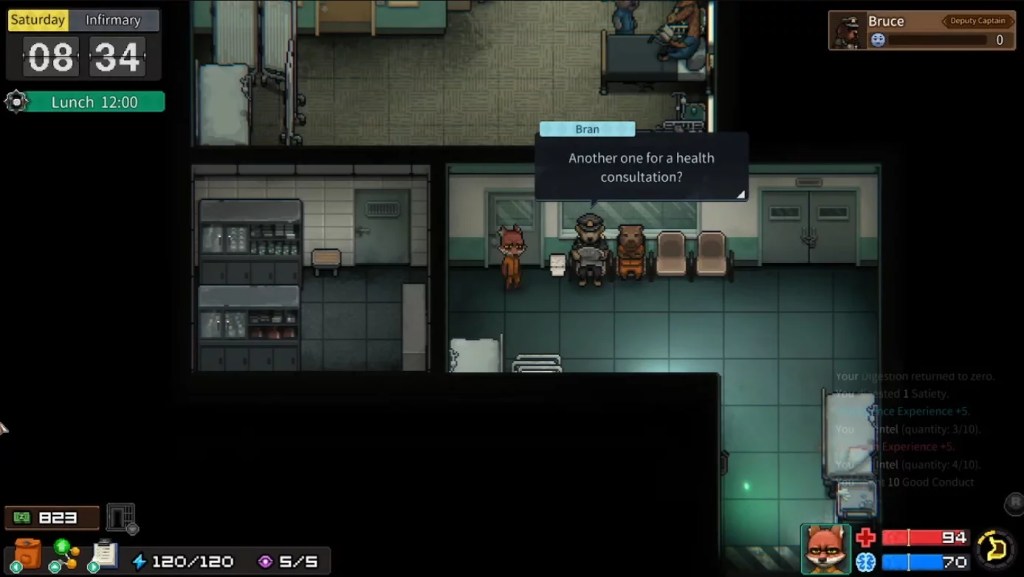Open the clipboard task list
This screenshot has height=577, width=1024.
[x=104, y=553]
